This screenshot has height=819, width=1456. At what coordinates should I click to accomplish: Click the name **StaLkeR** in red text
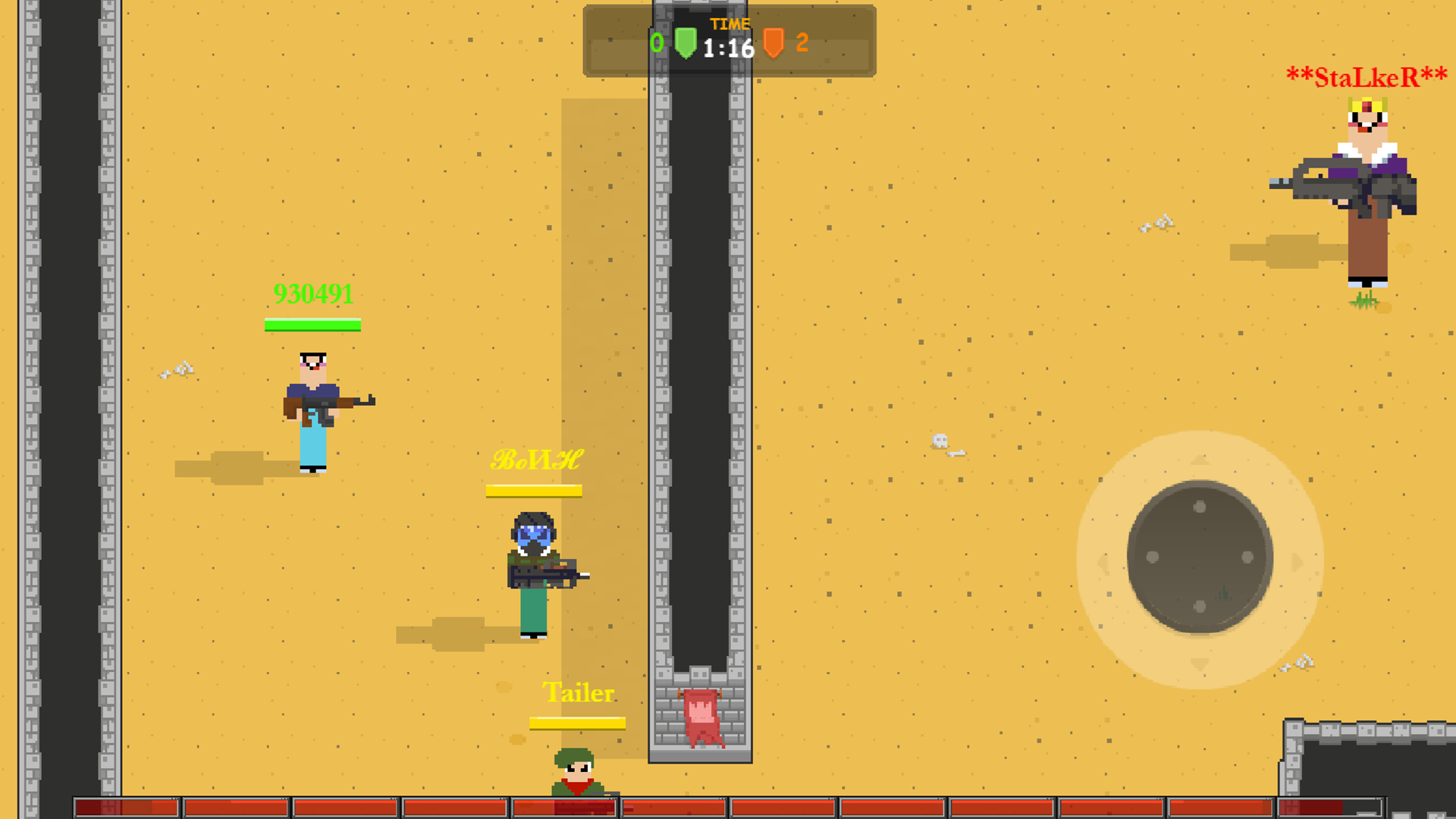(x=1365, y=75)
